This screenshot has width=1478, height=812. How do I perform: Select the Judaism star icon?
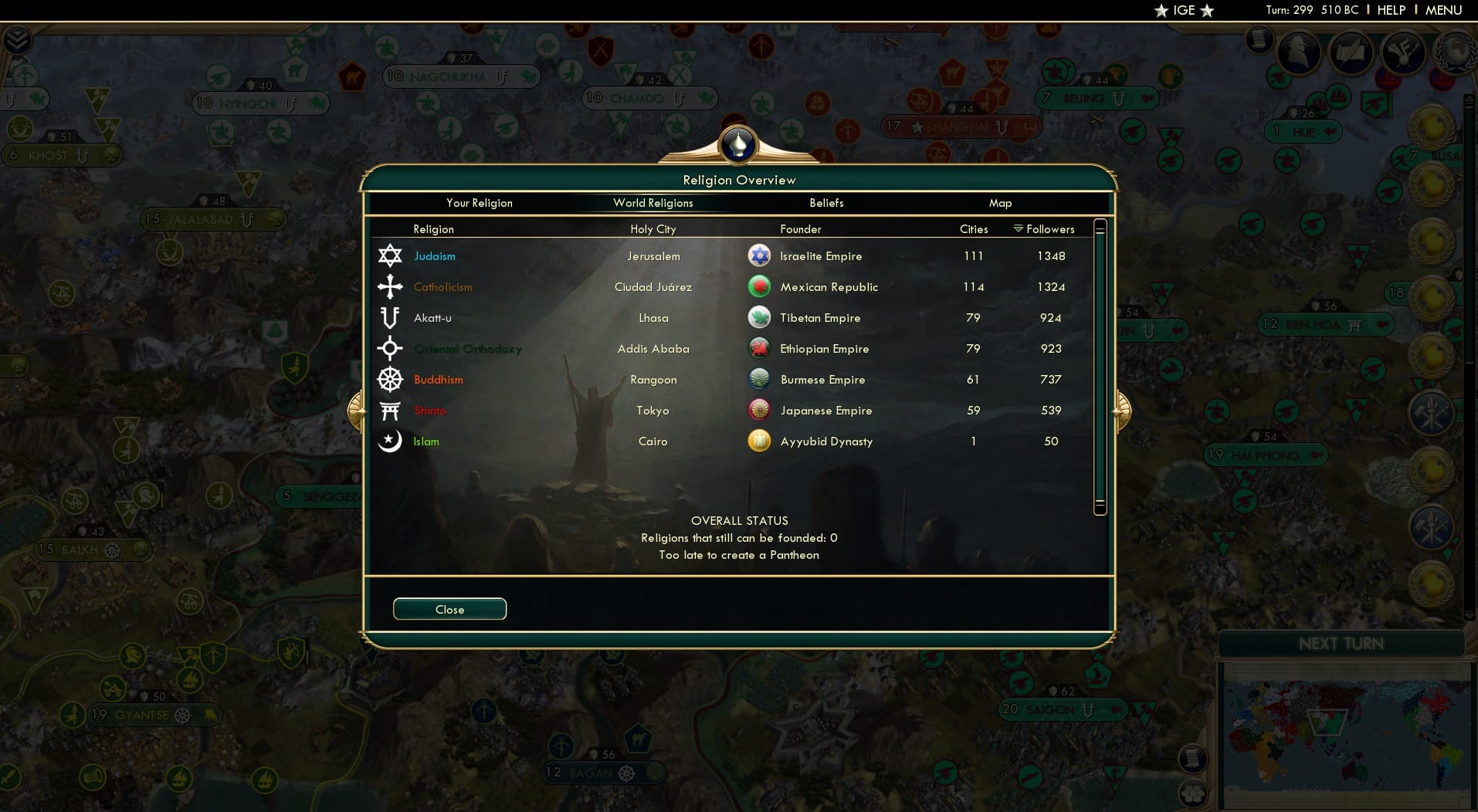click(391, 255)
